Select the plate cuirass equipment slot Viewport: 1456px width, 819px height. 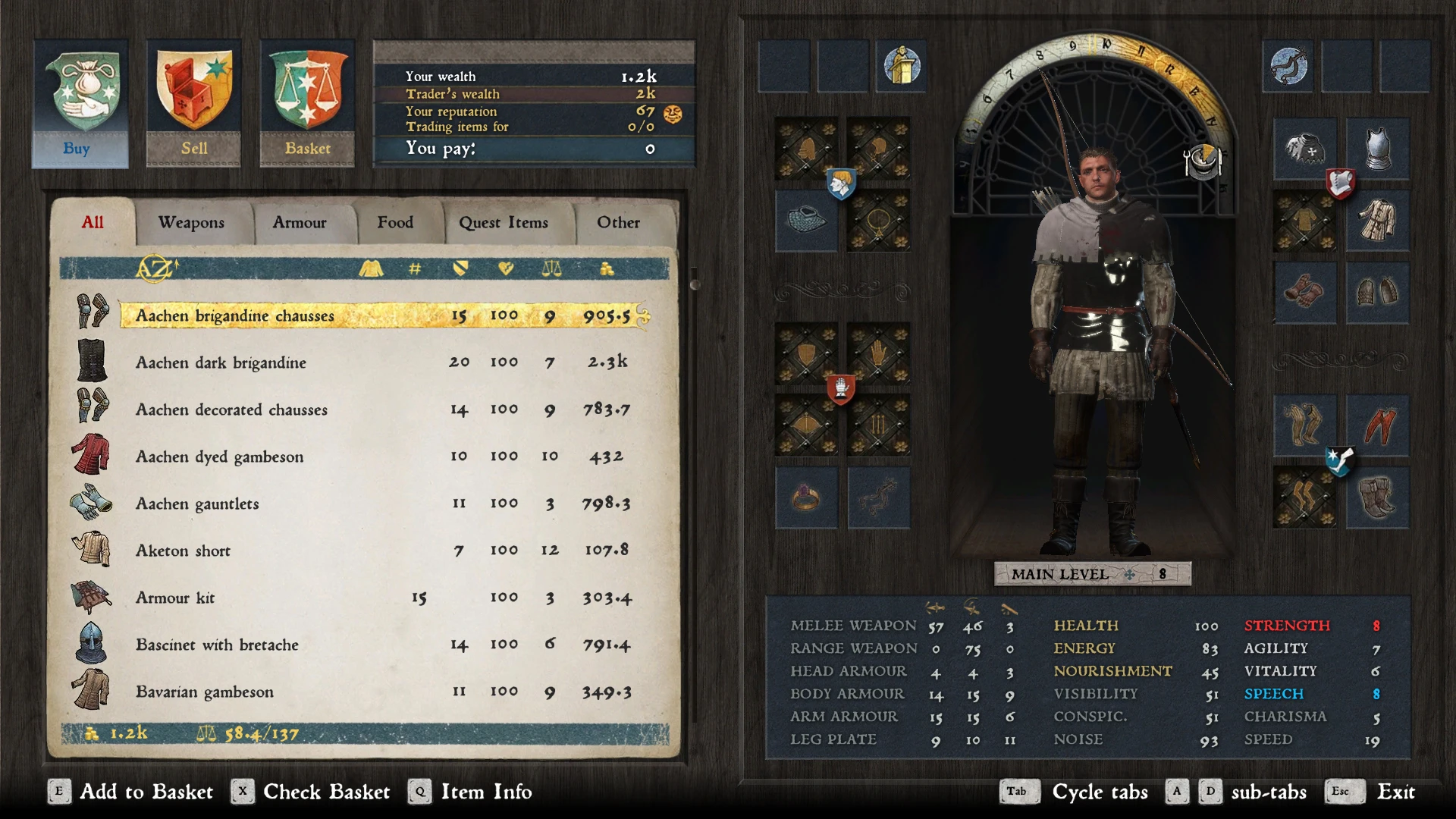[x=1378, y=148]
